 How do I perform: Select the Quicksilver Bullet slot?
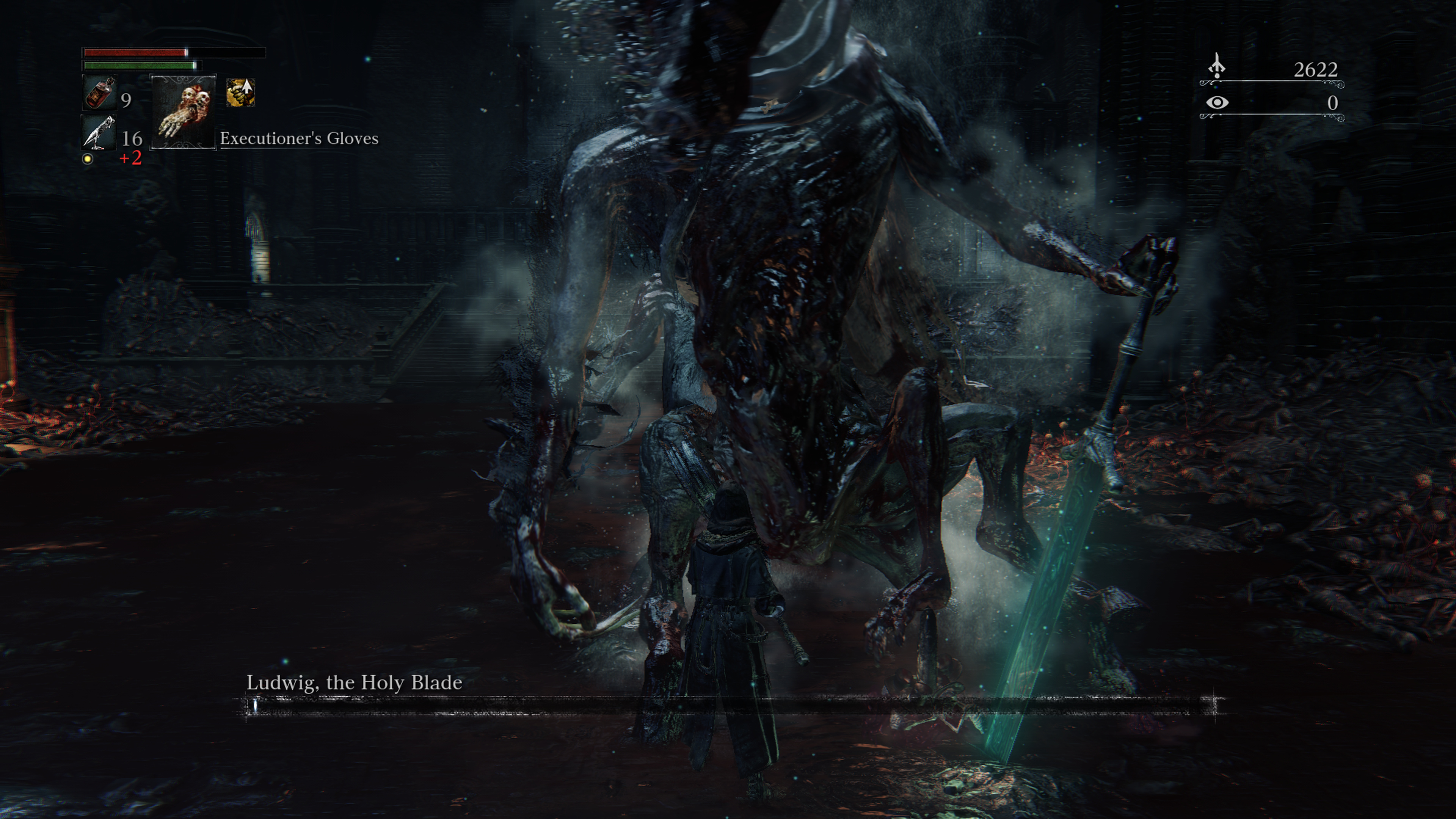tap(99, 133)
